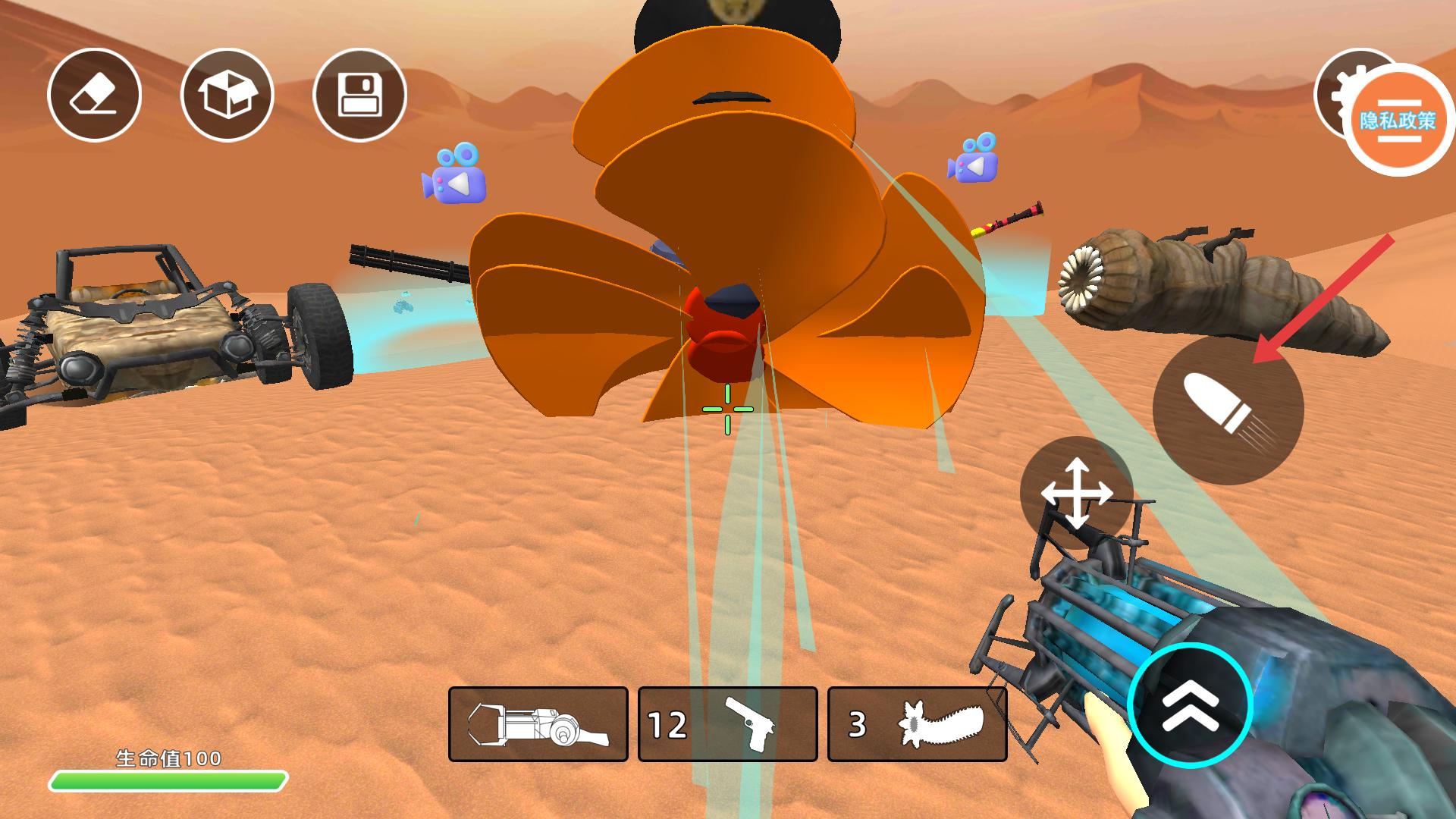
Task: Click the left video camera ad icon
Action: click(454, 174)
